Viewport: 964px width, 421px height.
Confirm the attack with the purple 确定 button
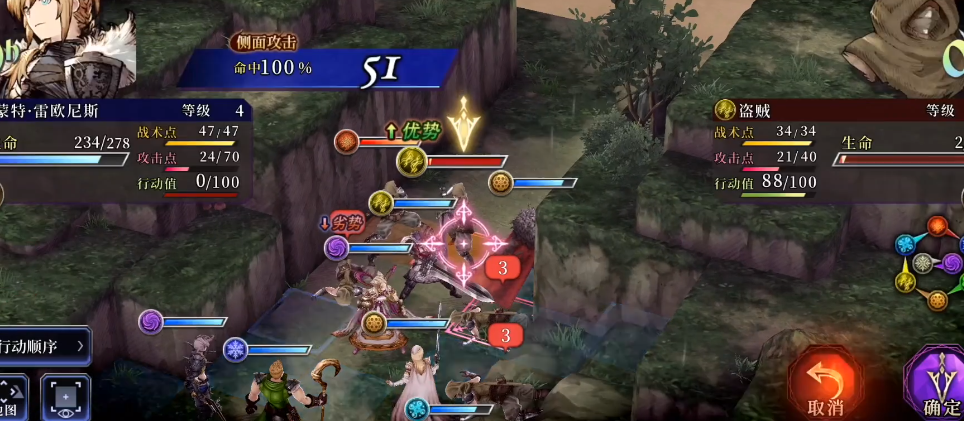[937, 384]
